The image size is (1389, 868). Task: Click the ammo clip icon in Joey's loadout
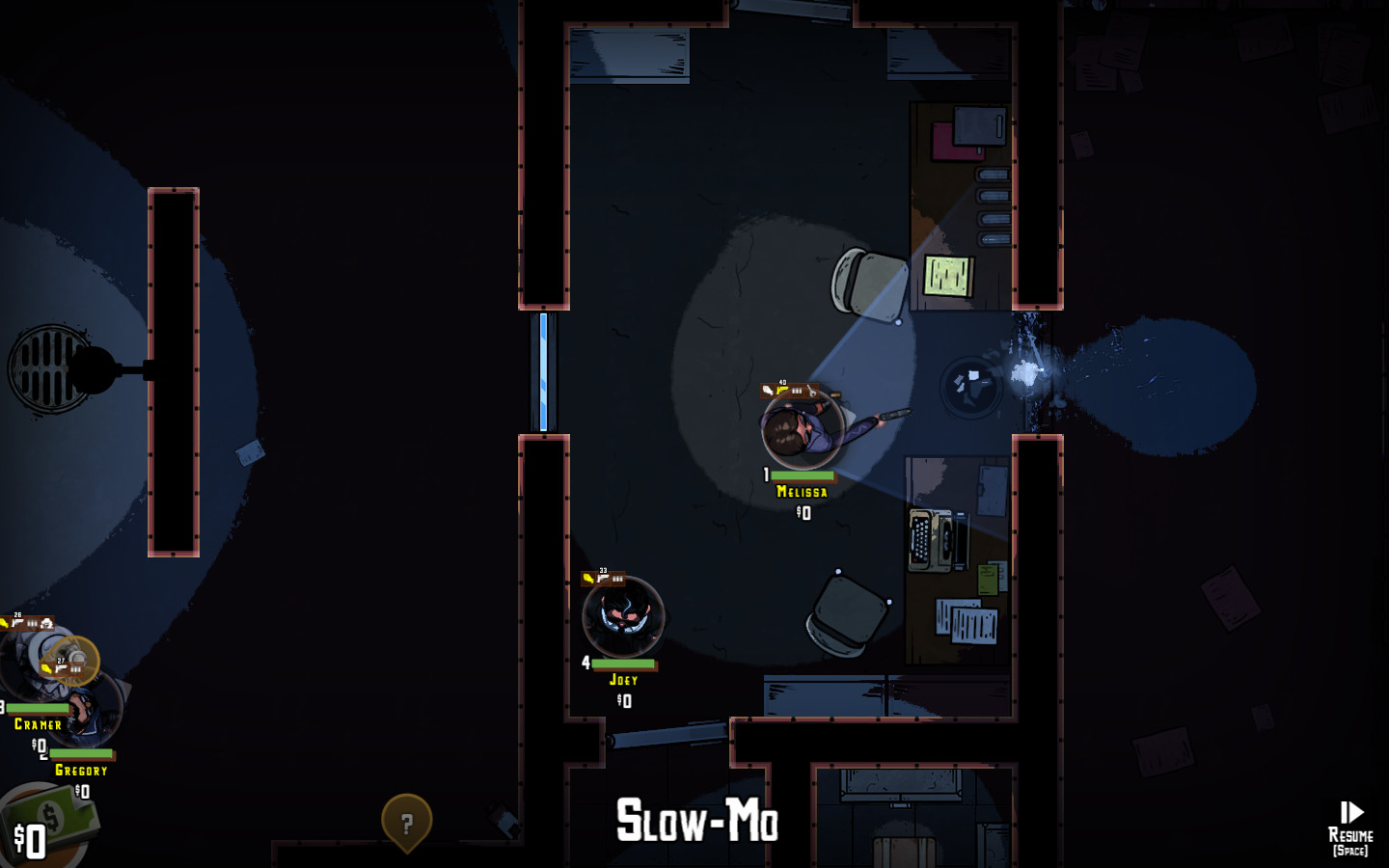tap(617, 579)
